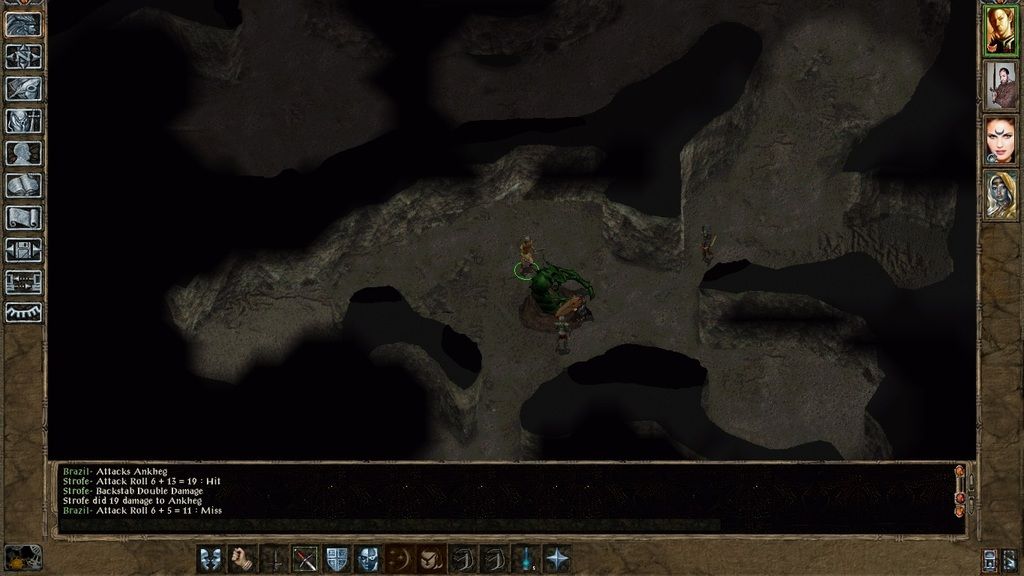1024x576 pixels.
Task: Select the crossed swords weapon slot
Action: tap(305, 558)
